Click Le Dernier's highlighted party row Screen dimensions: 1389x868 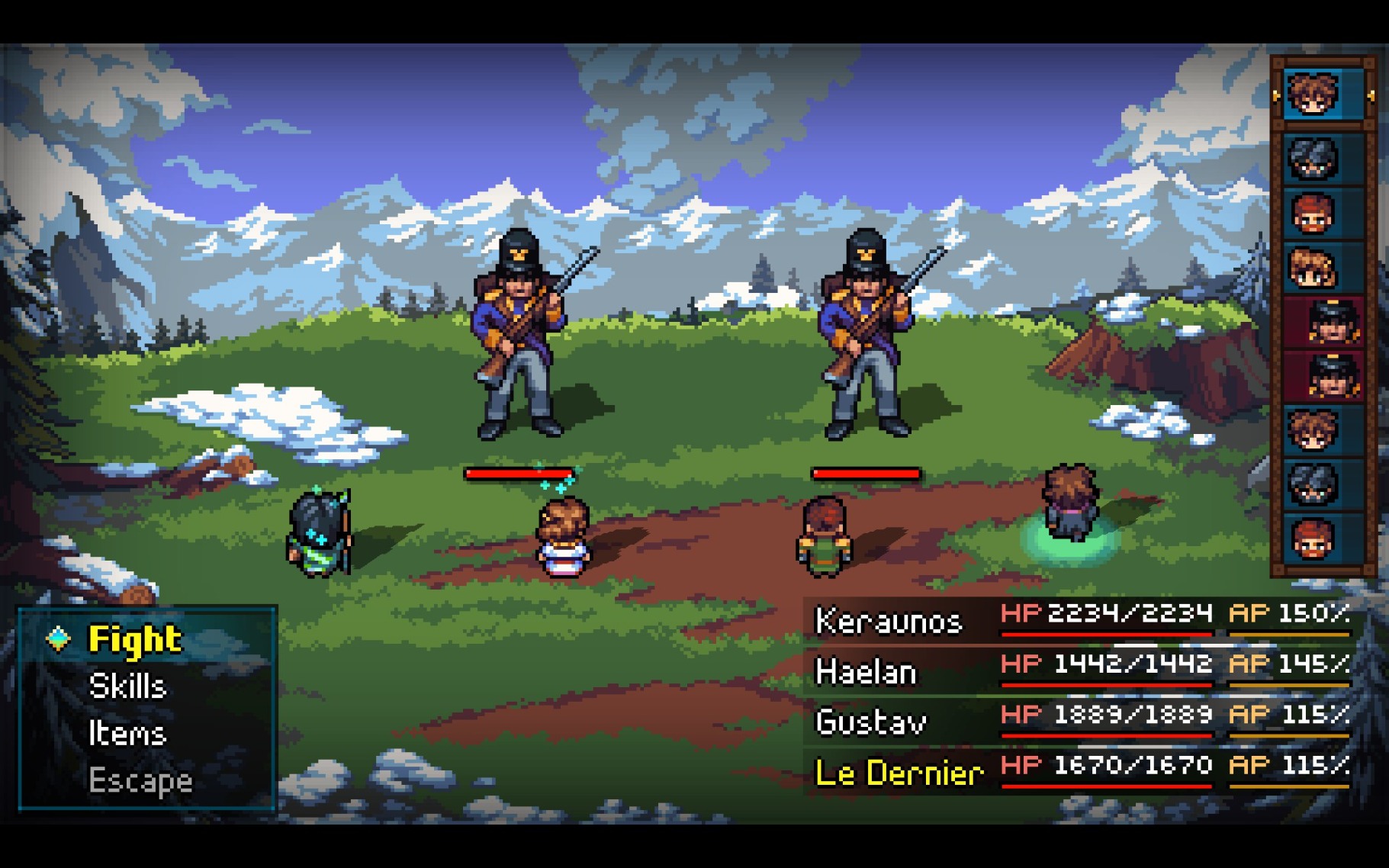coord(899,773)
